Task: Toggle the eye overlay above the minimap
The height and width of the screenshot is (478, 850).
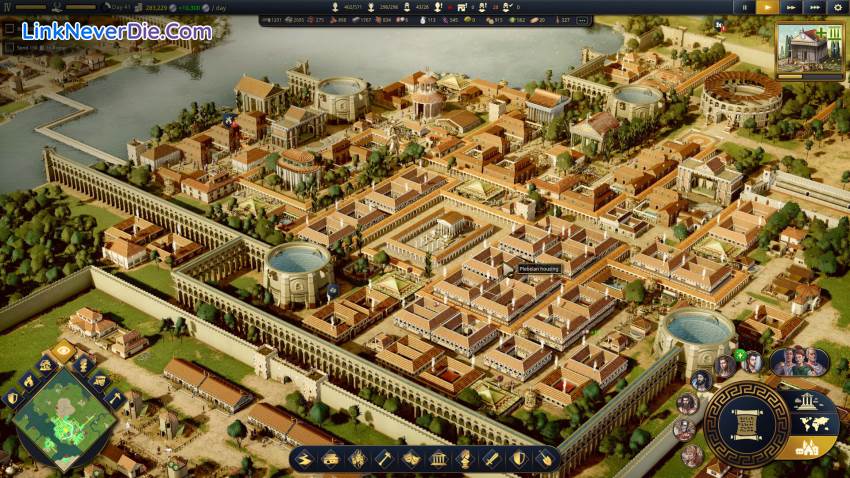Action: point(63,351)
